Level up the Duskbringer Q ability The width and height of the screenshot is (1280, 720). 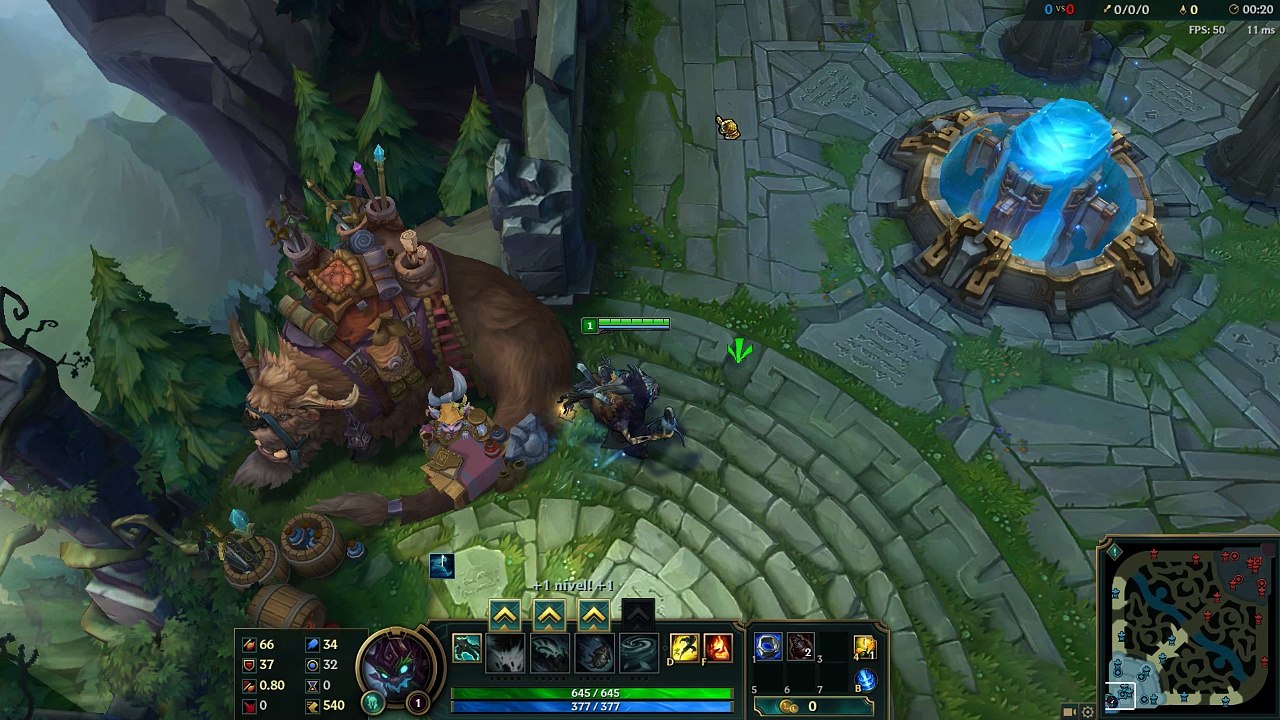point(504,615)
